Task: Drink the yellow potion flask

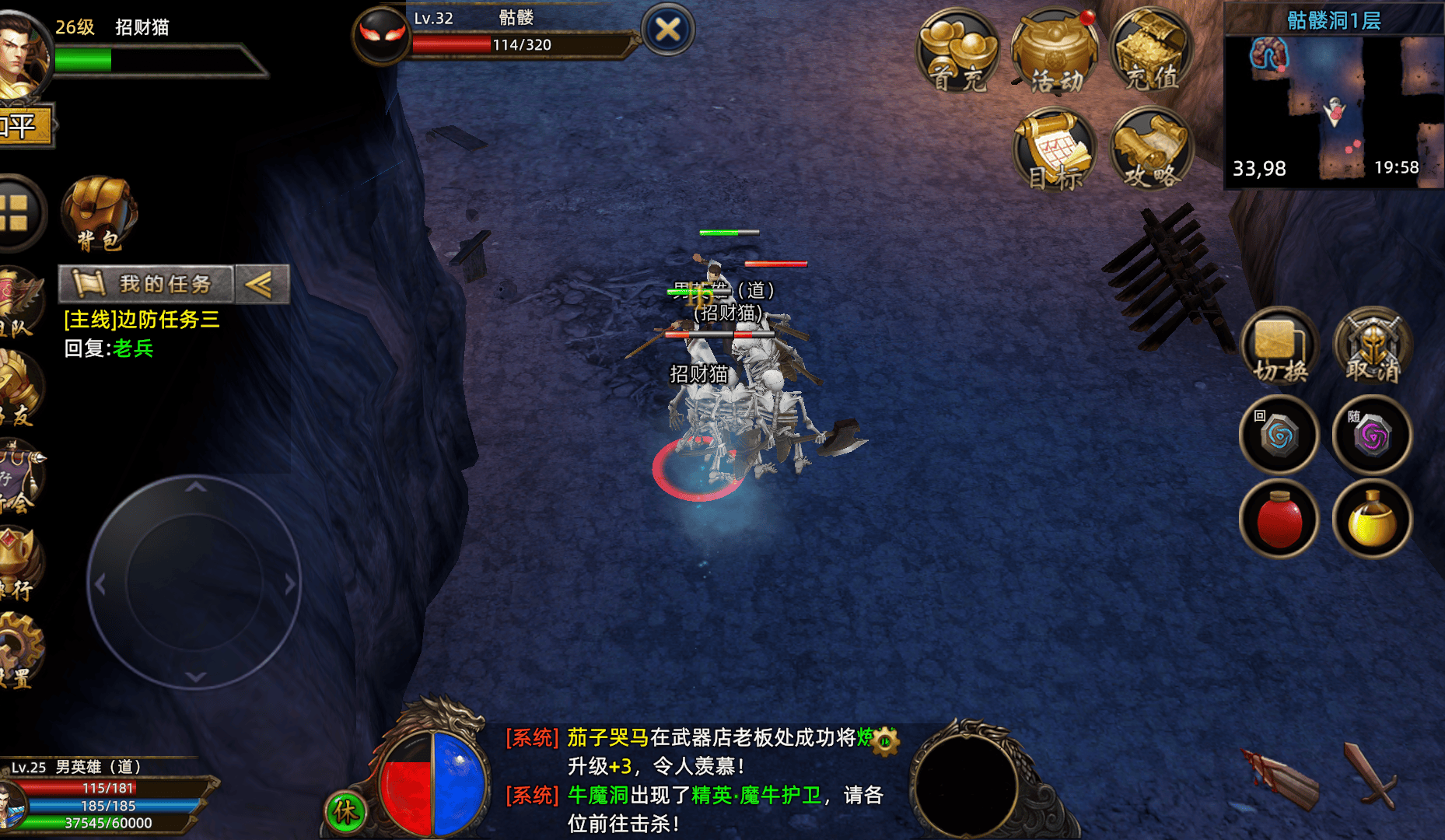Action: (x=1373, y=520)
